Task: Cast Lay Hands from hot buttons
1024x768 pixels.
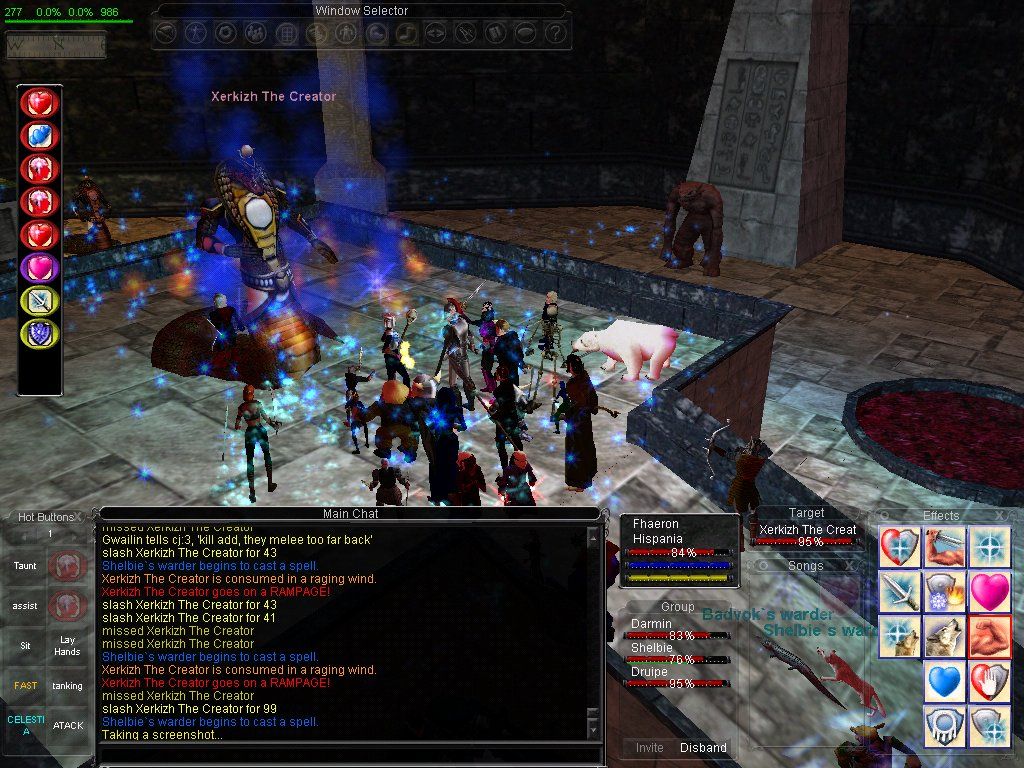Action: click(x=67, y=646)
